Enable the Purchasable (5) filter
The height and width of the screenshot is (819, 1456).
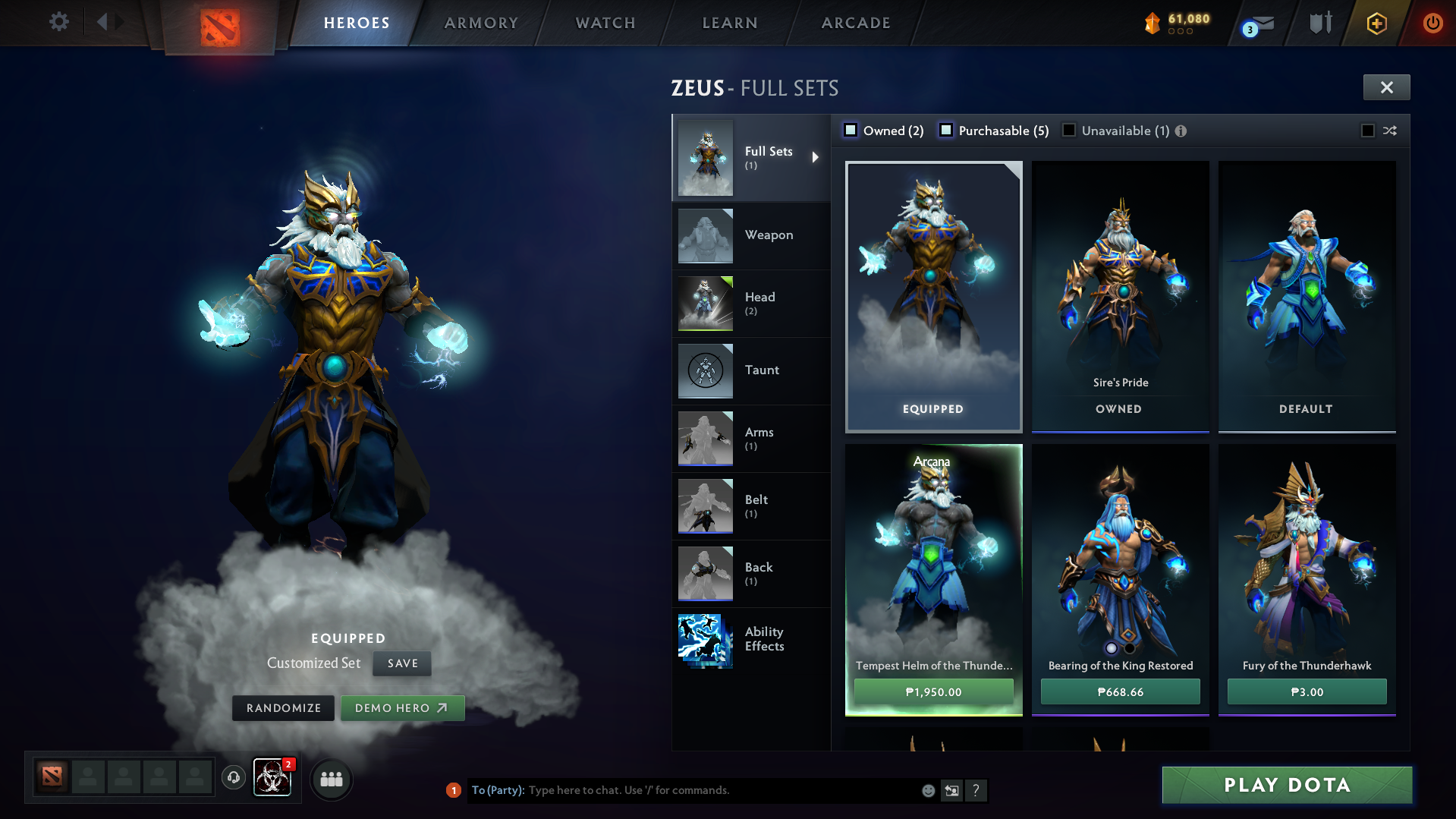click(x=946, y=130)
